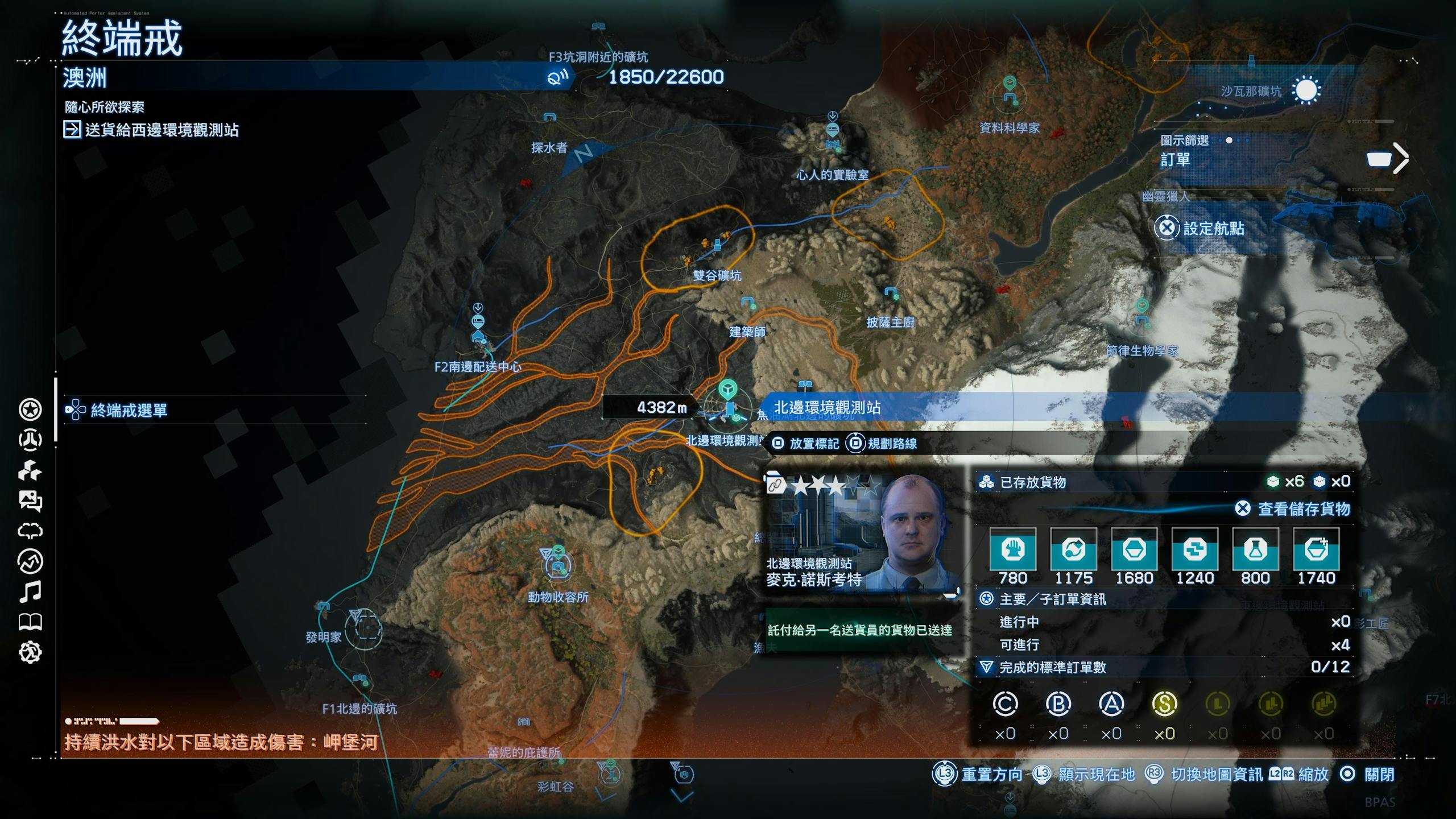This screenshot has height=819, width=1456.
Task: Open the music note sidebar icon
Action: point(30,592)
